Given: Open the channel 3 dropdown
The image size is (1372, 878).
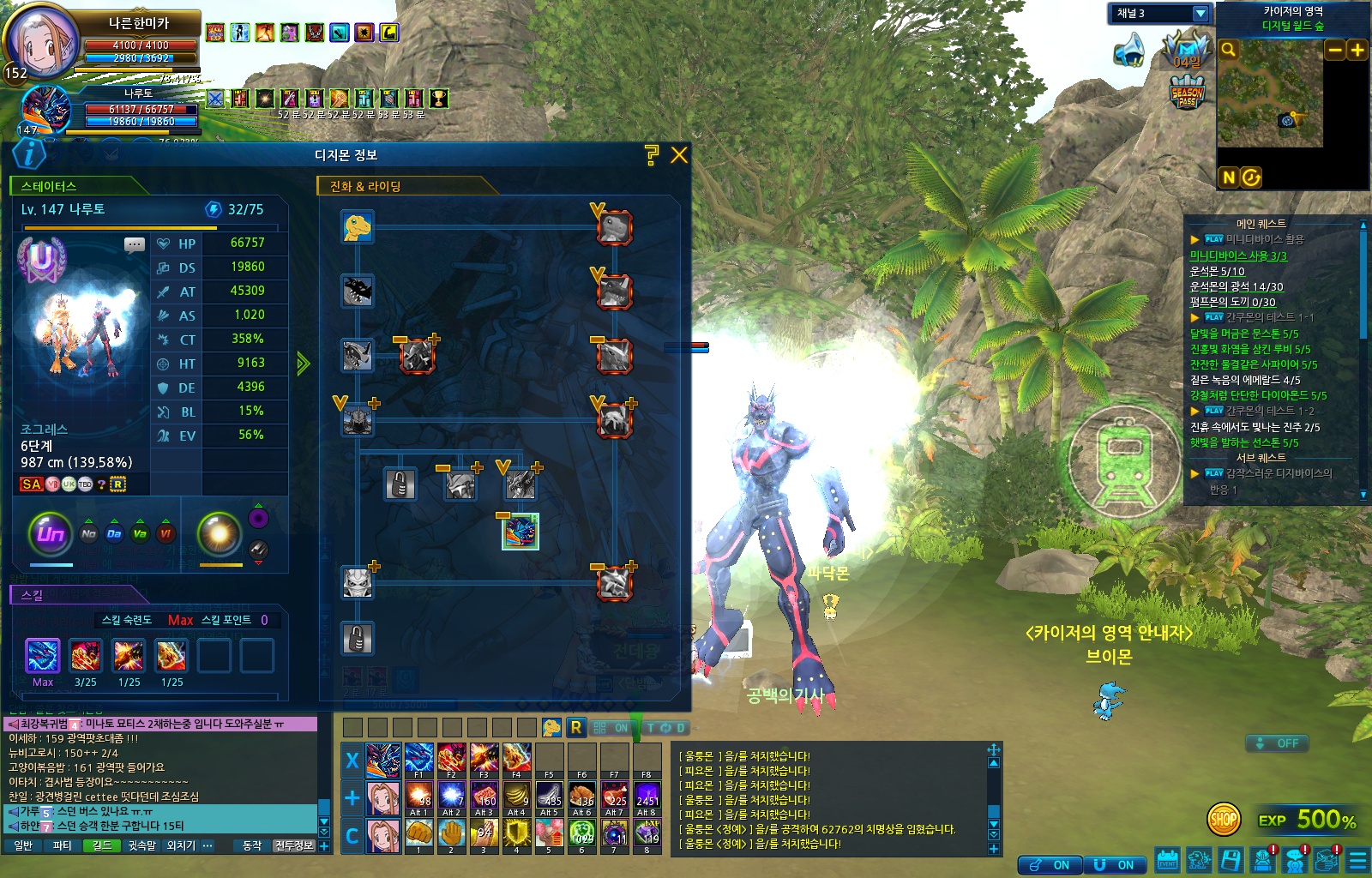Looking at the screenshot, I should [1200, 14].
